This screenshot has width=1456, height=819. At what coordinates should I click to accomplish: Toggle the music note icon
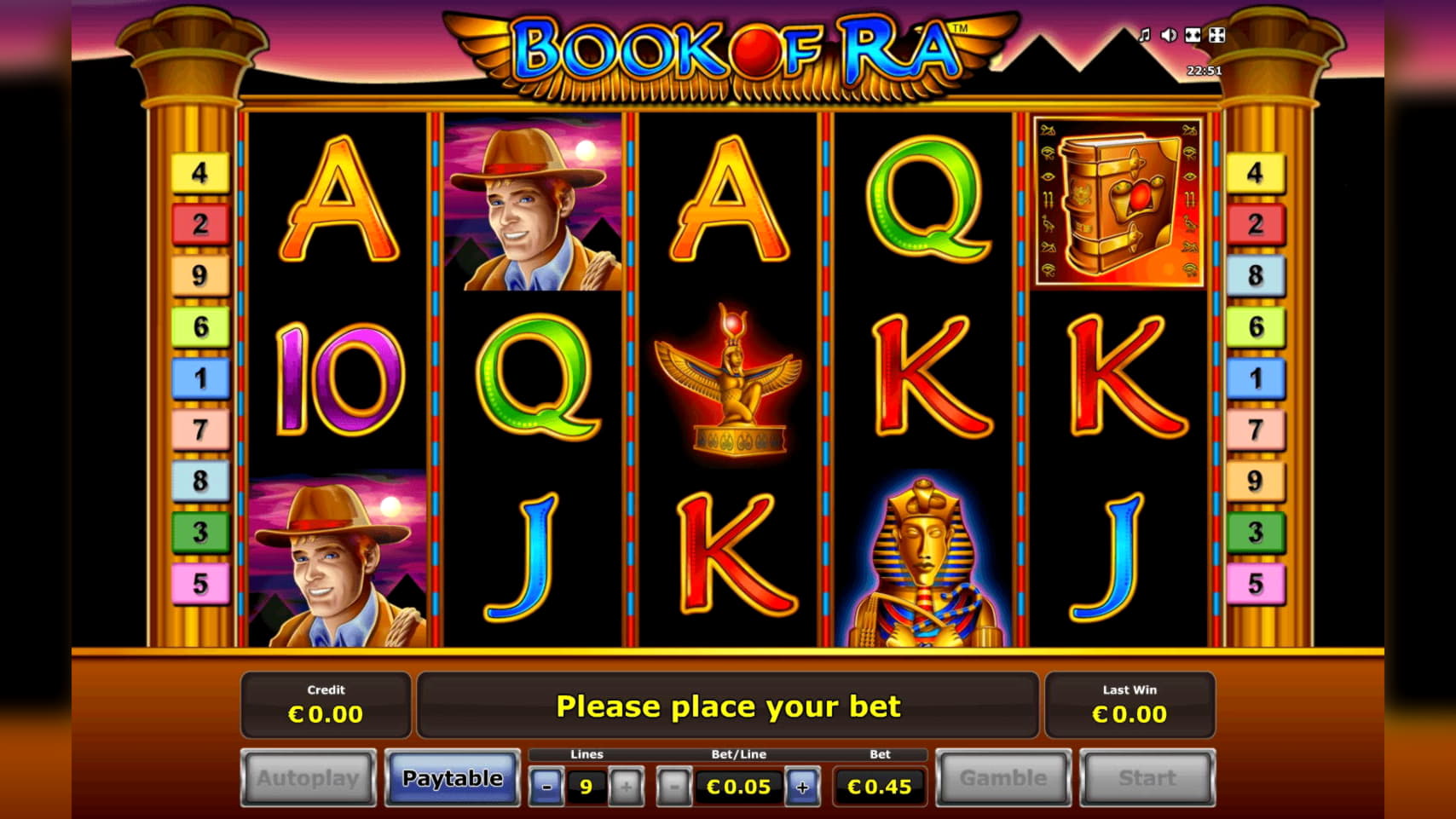click(1145, 35)
